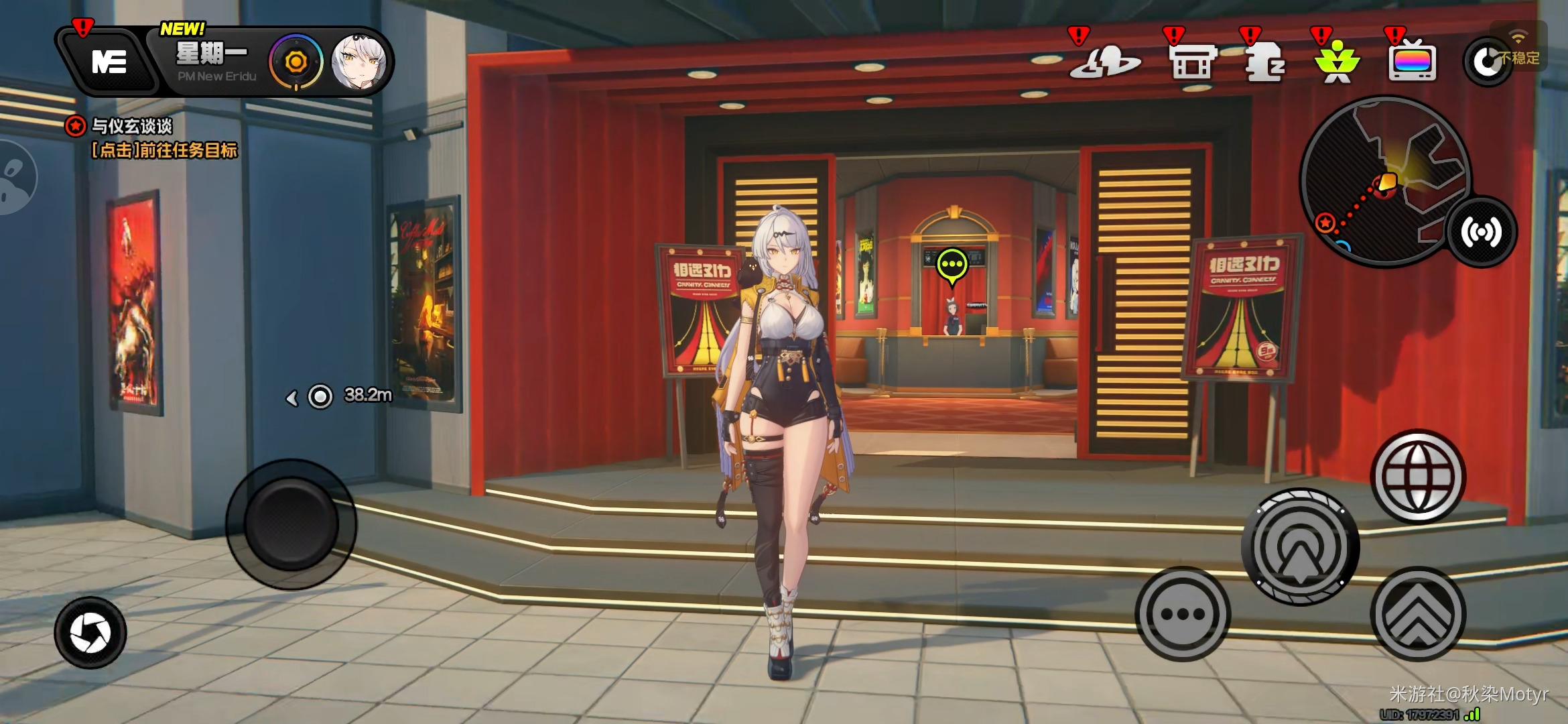Tap the signal broadcast button by the minimap
This screenshot has width=1568, height=724.
[1481, 232]
